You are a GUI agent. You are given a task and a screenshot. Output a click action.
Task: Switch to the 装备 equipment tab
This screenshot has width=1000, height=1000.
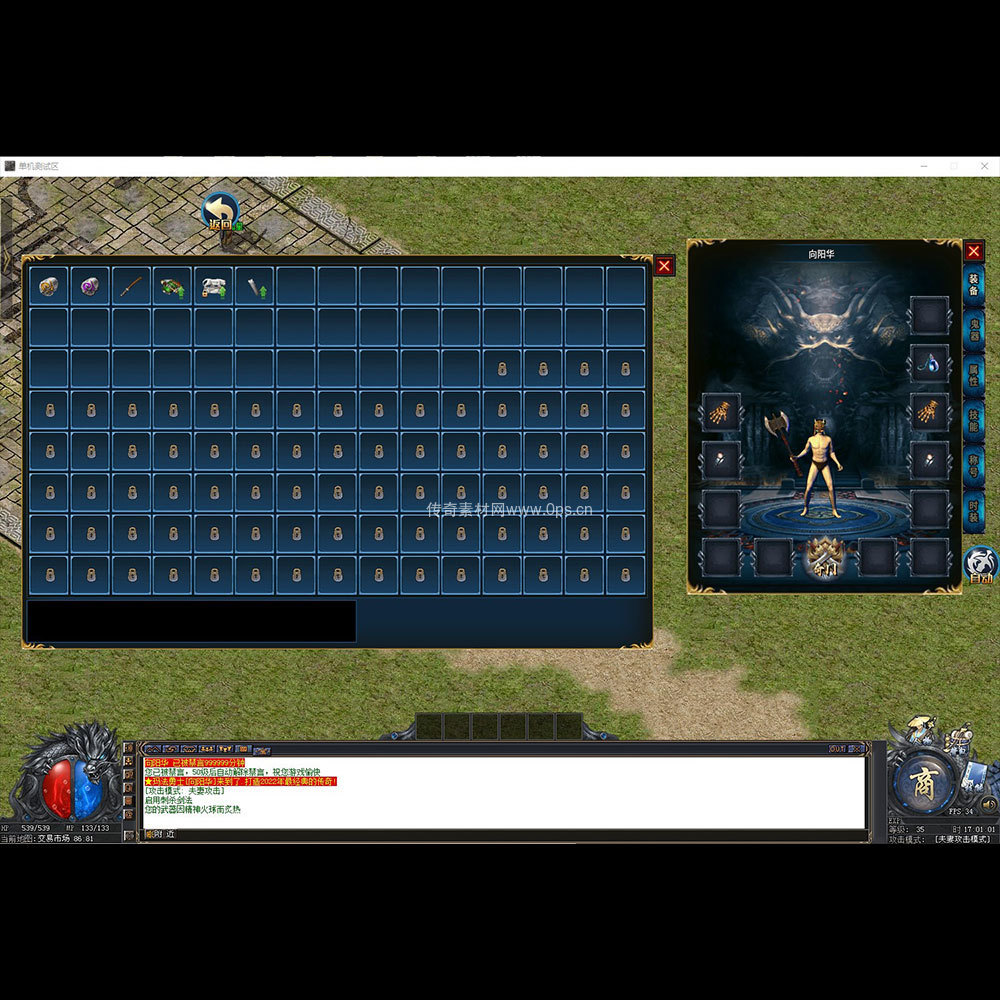(974, 285)
